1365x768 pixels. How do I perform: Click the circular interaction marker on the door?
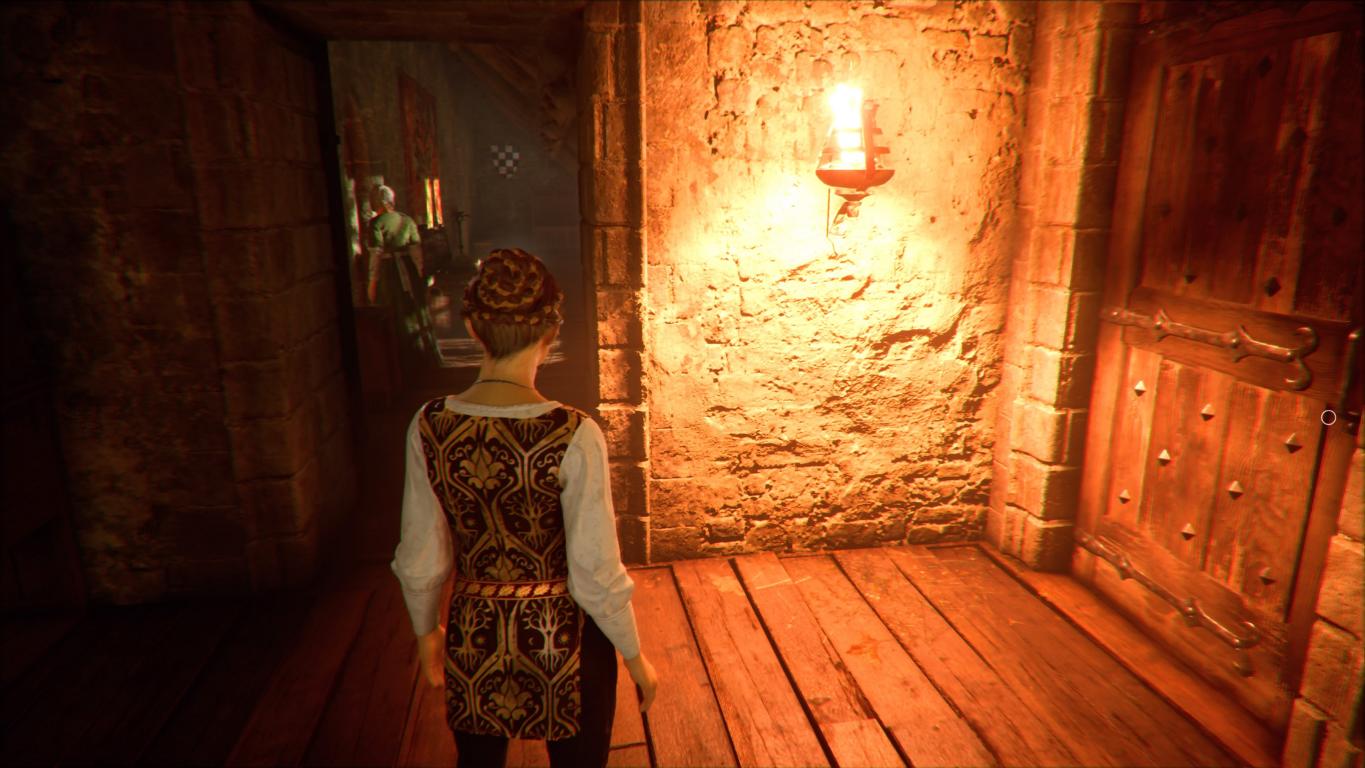(1328, 417)
